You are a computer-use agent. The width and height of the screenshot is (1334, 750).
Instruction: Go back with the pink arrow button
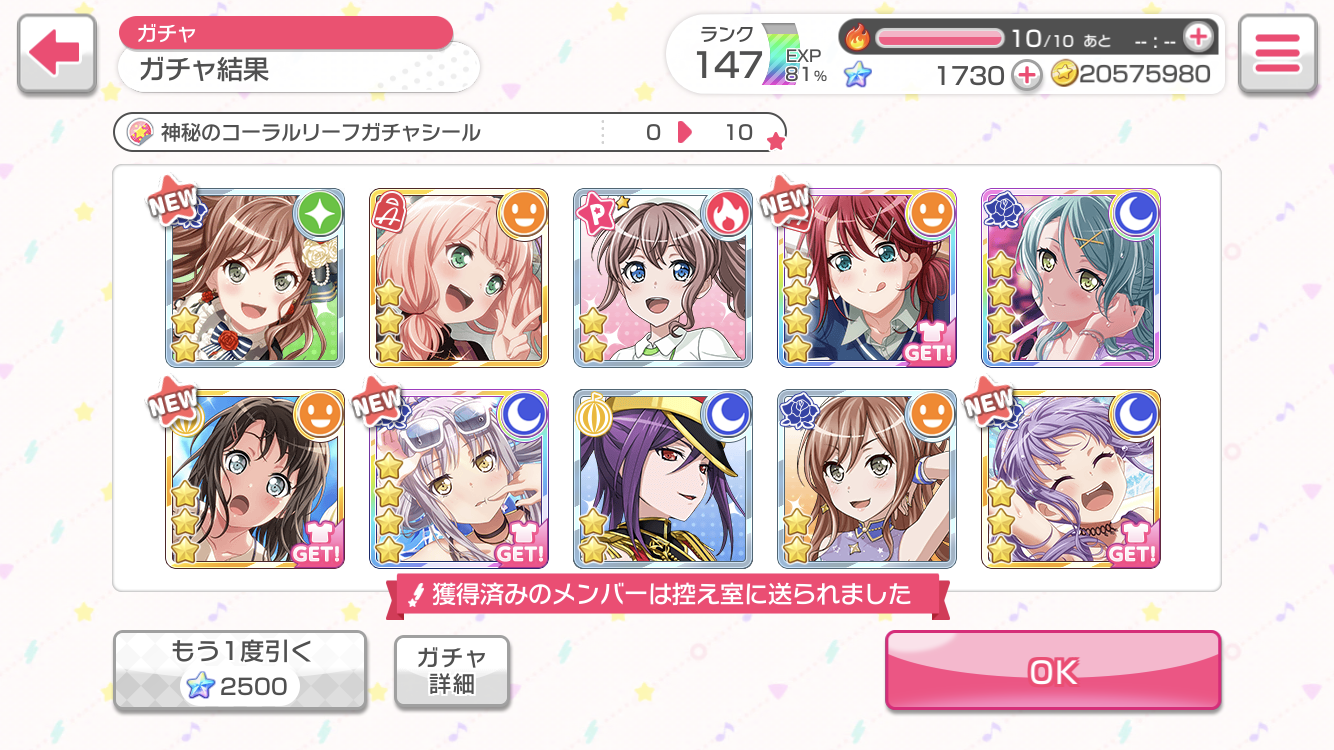point(56,54)
